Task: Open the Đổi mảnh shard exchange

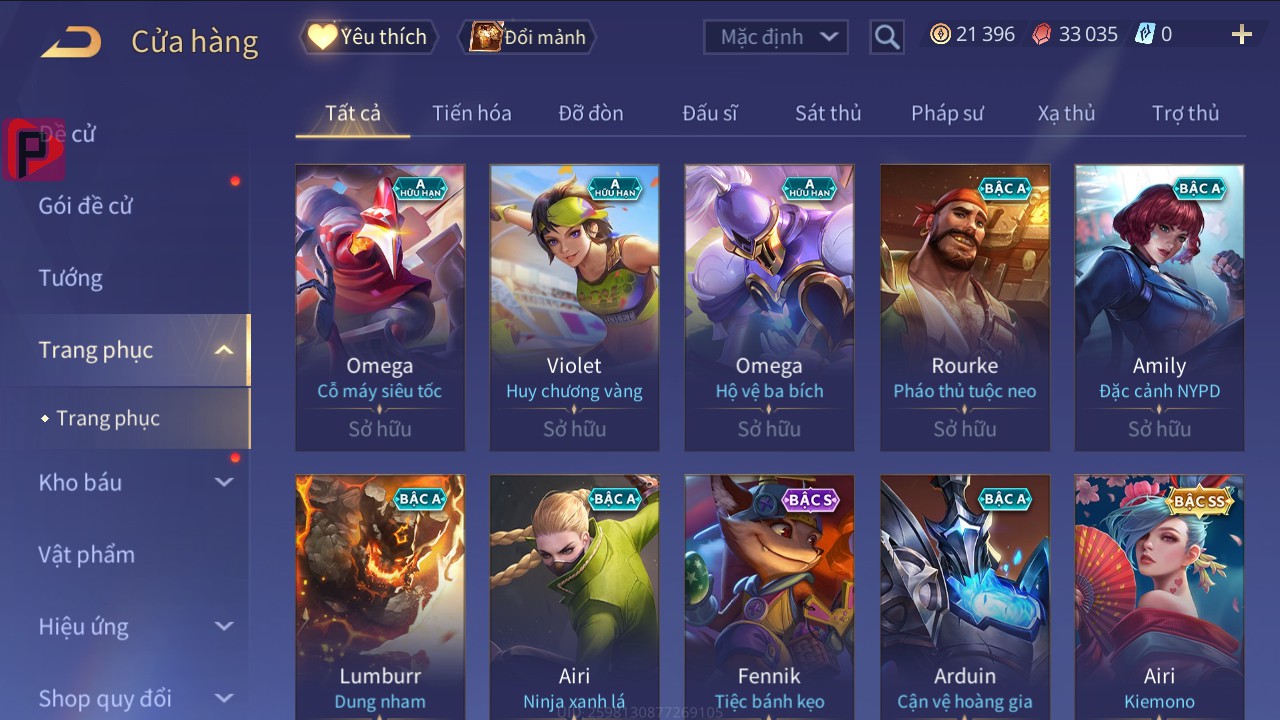Action: (x=528, y=37)
